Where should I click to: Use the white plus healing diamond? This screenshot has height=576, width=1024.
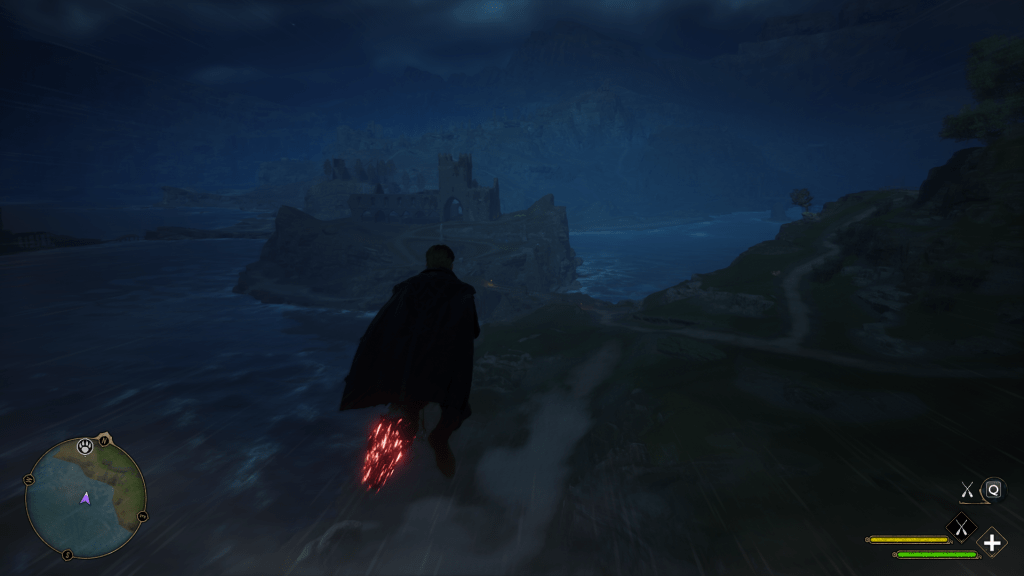click(991, 543)
